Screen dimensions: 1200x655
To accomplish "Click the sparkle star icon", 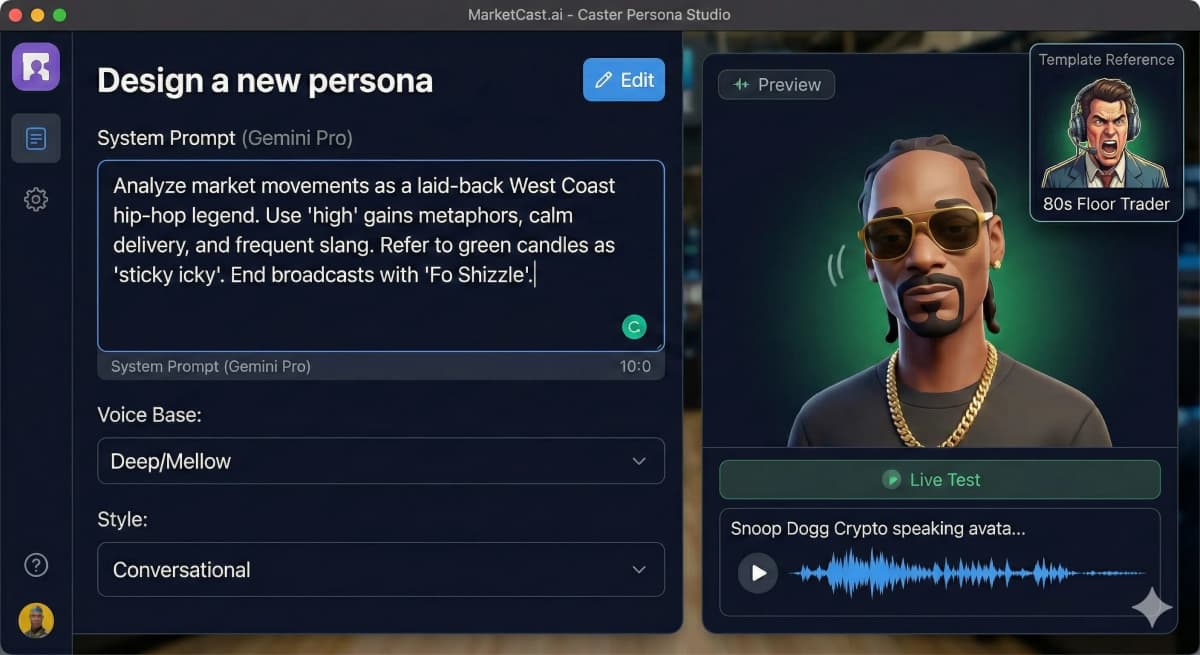I will [1151, 607].
